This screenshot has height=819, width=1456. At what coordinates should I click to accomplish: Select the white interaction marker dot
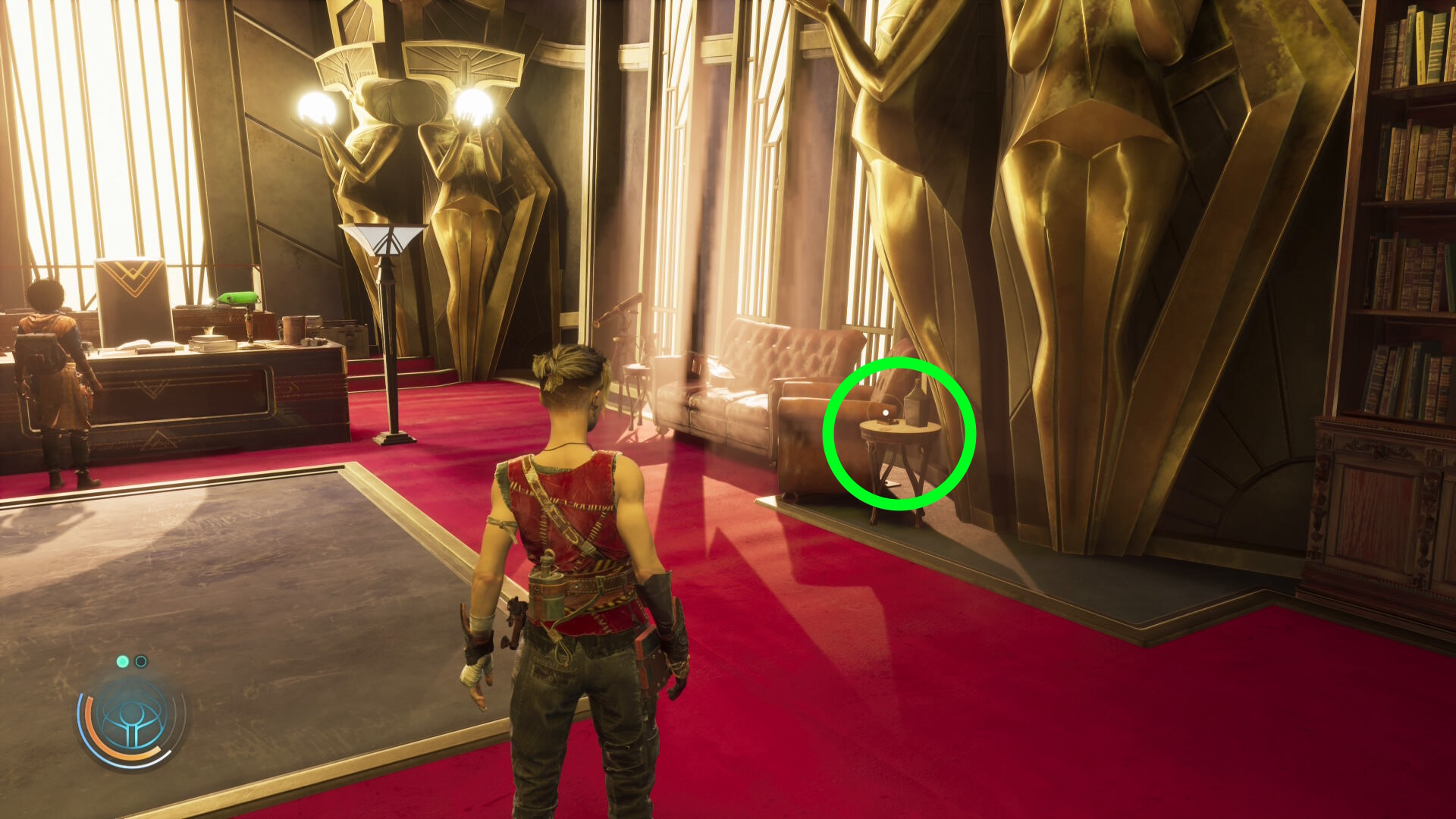(886, 413)
